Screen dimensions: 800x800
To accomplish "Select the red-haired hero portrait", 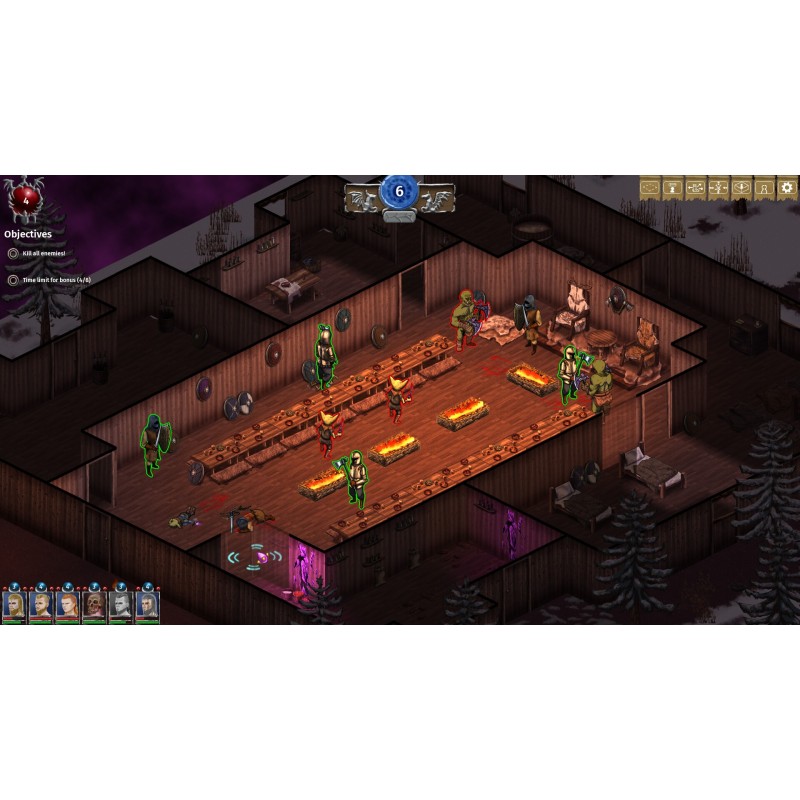I will point(67,605).
